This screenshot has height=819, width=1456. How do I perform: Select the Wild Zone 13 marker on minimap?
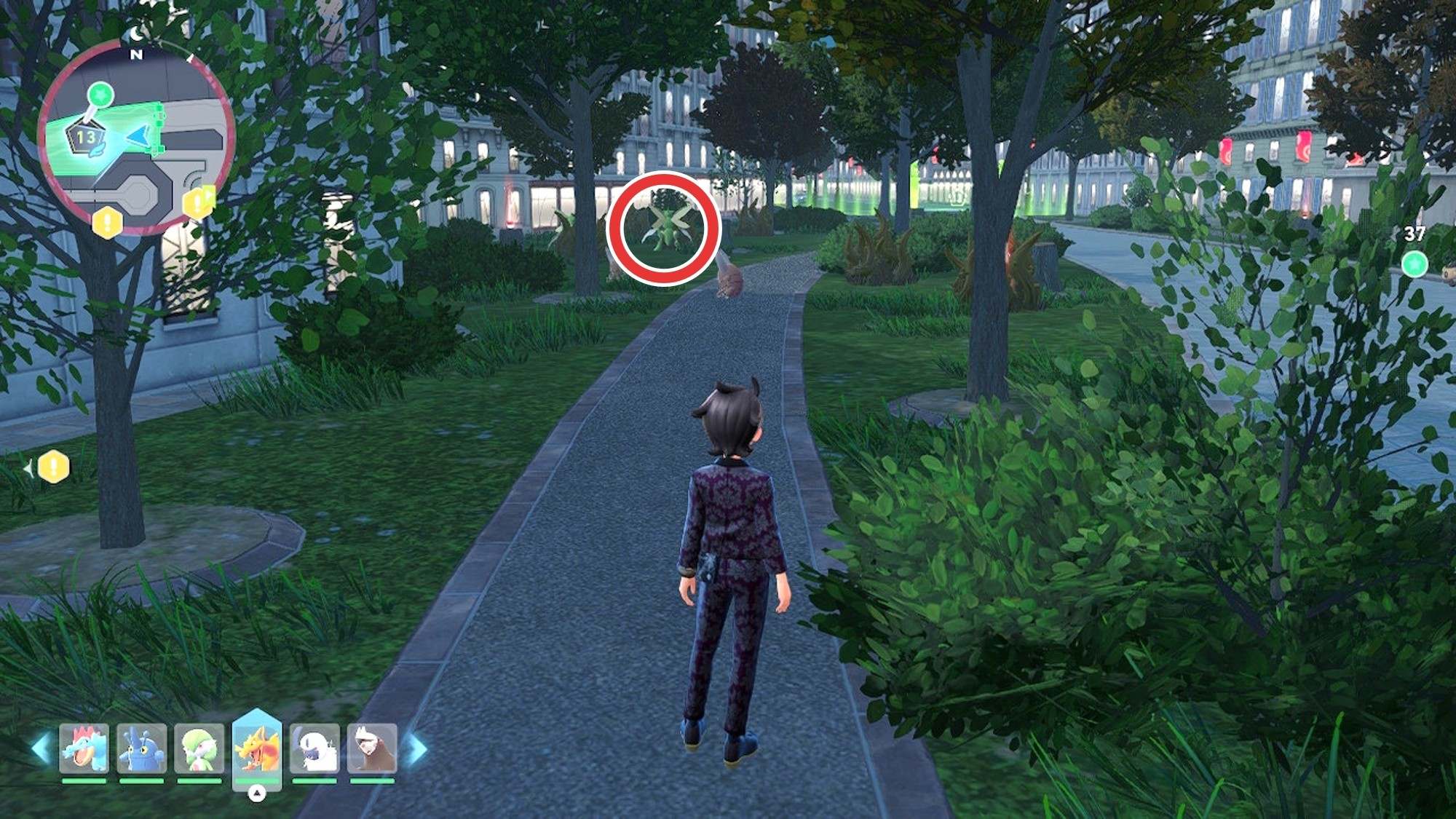click(86, 138)
